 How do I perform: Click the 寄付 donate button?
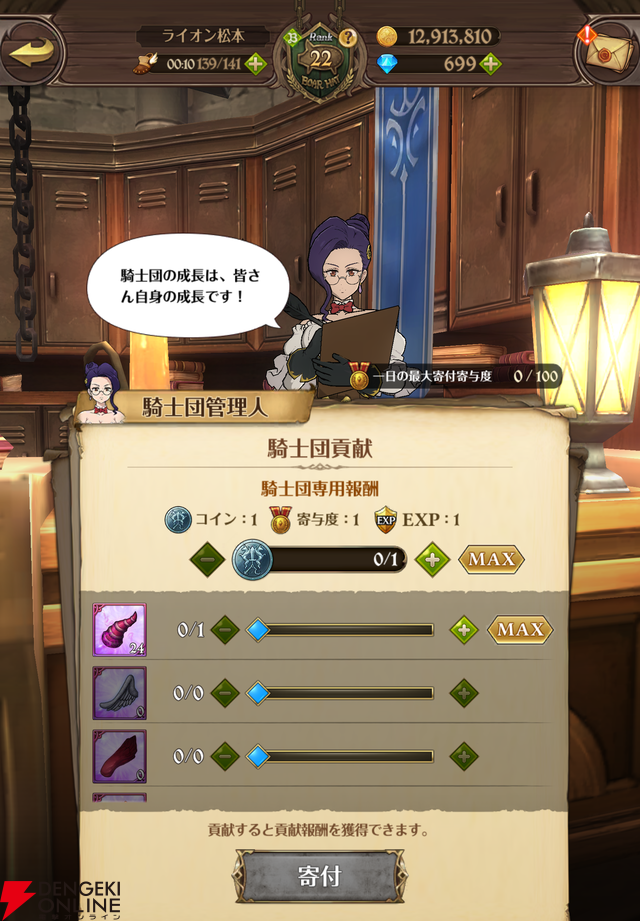tap(320, 877)
